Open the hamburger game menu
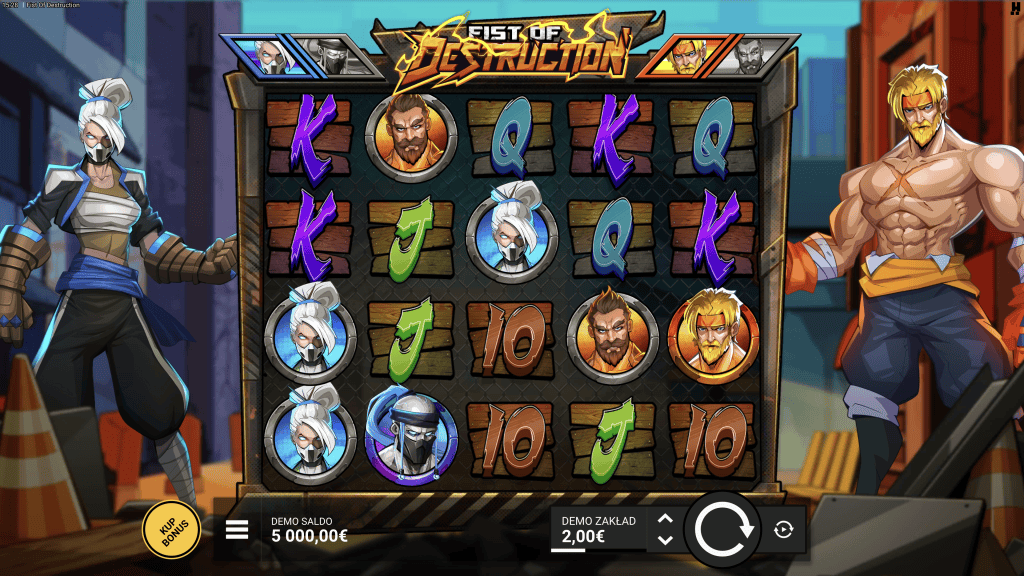This screenshot has height=576, width=1024. [x=237, y=530]
